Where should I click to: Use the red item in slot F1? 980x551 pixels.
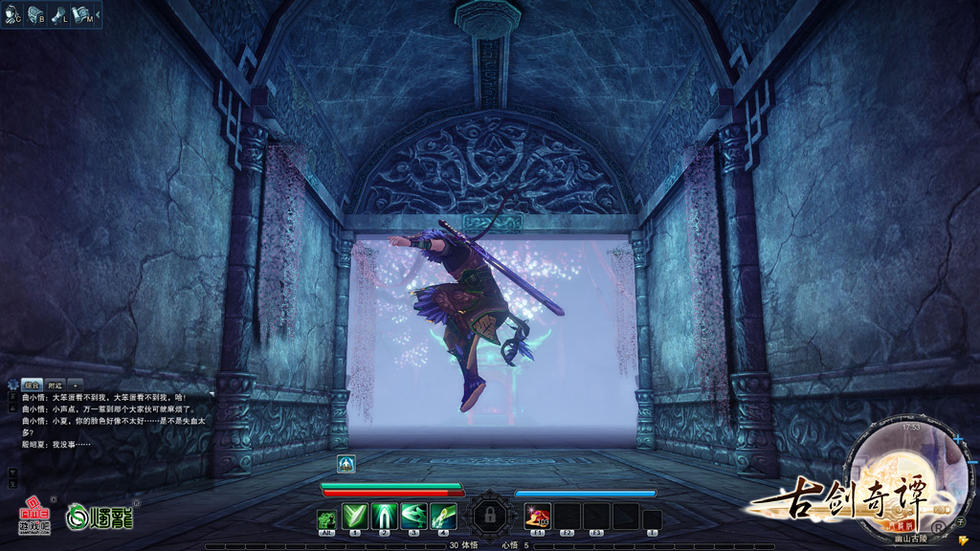click(x=537, y=516)
